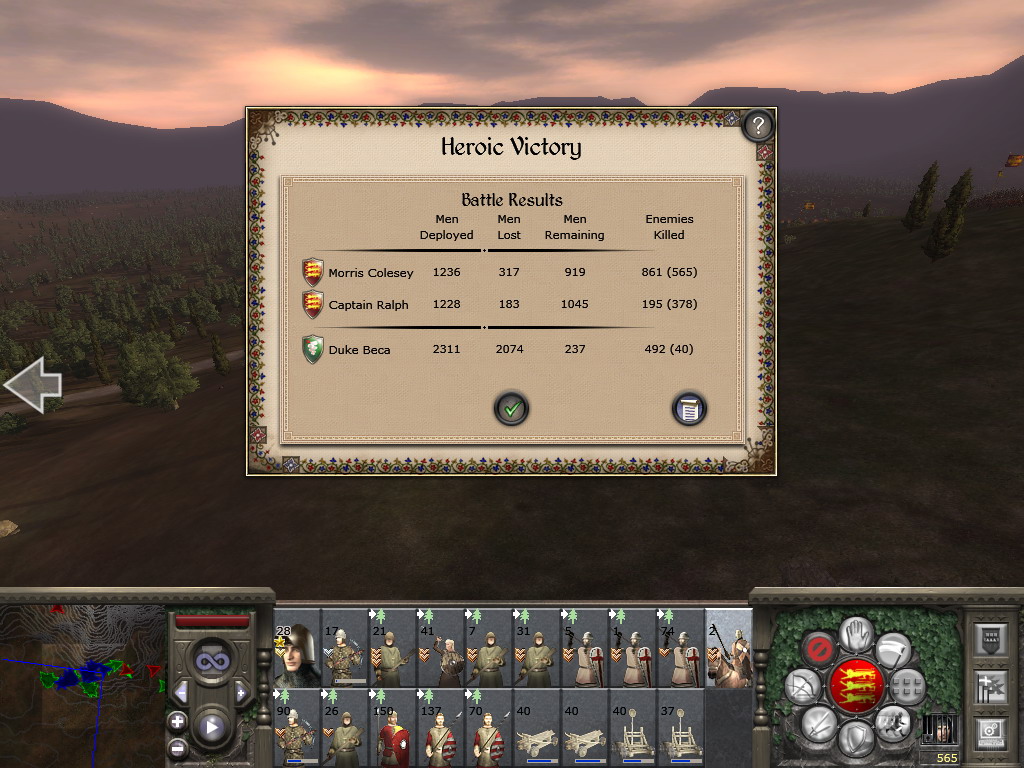Click the play speed button
Image resolution: width=1024 pixels, height=768 pixels.
tap(211, 727)
